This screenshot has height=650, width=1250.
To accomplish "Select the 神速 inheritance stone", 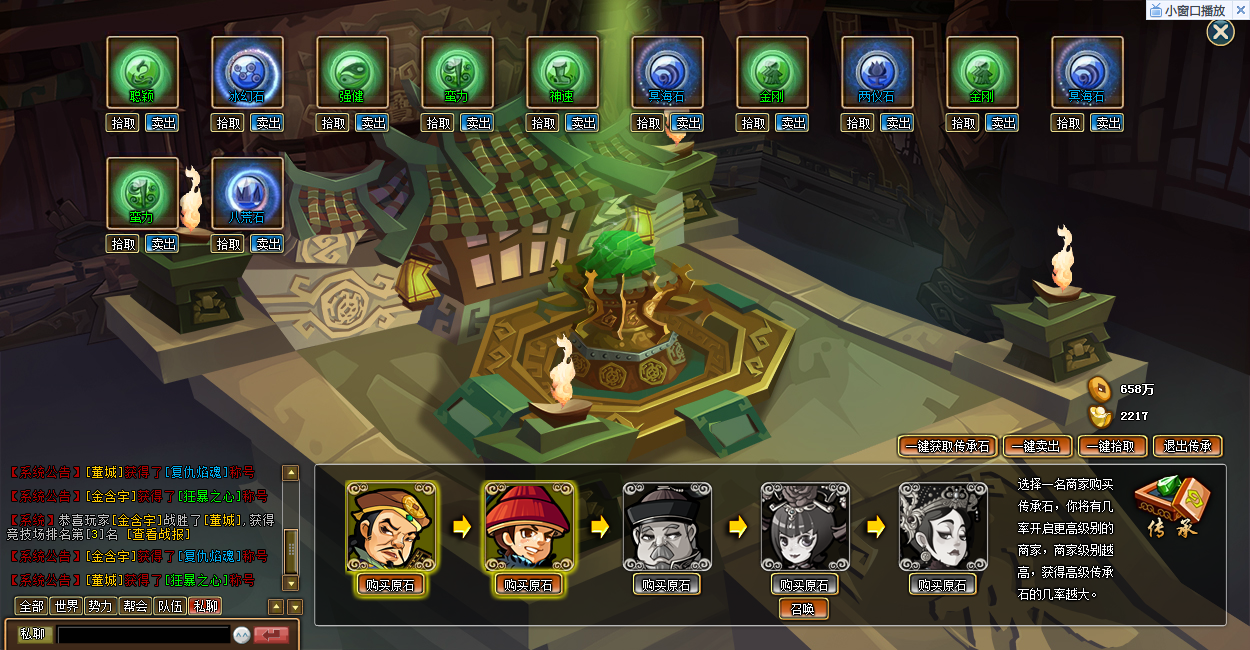I will [563, 72].
